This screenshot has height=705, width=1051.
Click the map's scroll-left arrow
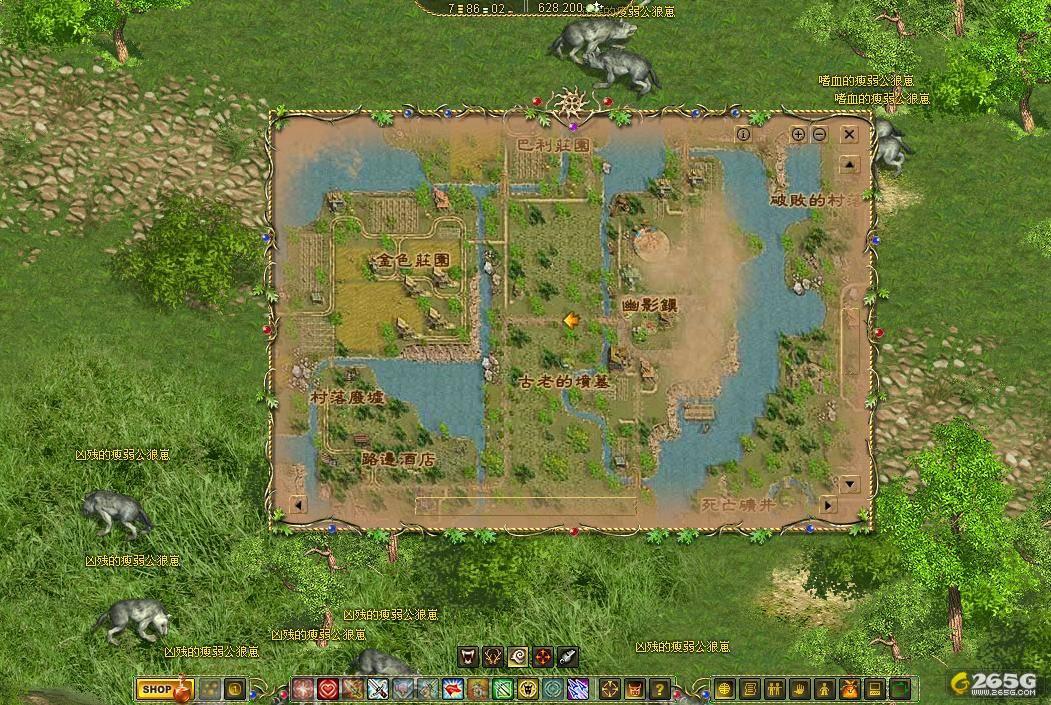point(297,506)
